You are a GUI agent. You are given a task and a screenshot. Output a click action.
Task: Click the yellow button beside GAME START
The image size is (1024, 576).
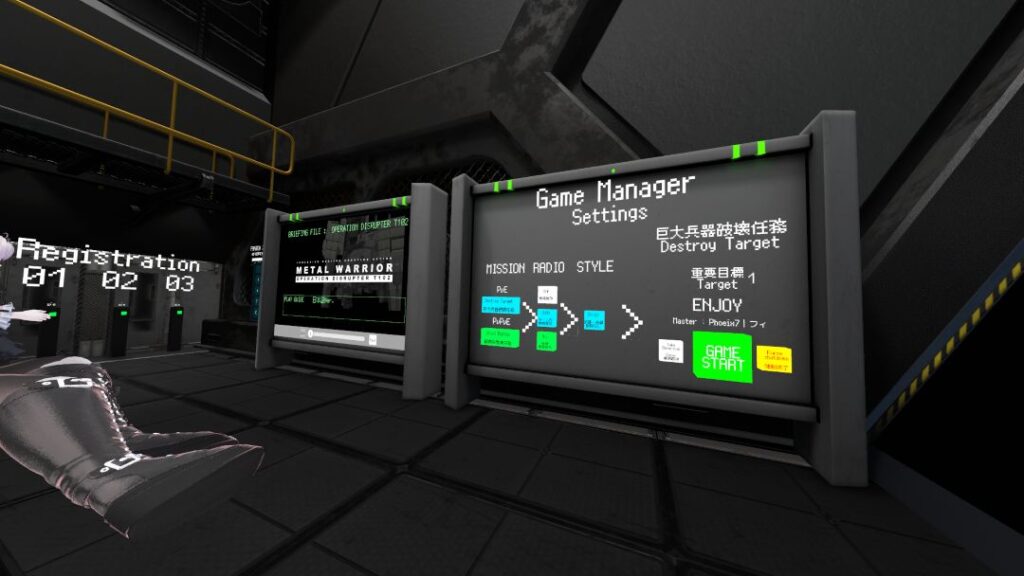[x=775, y=359]
